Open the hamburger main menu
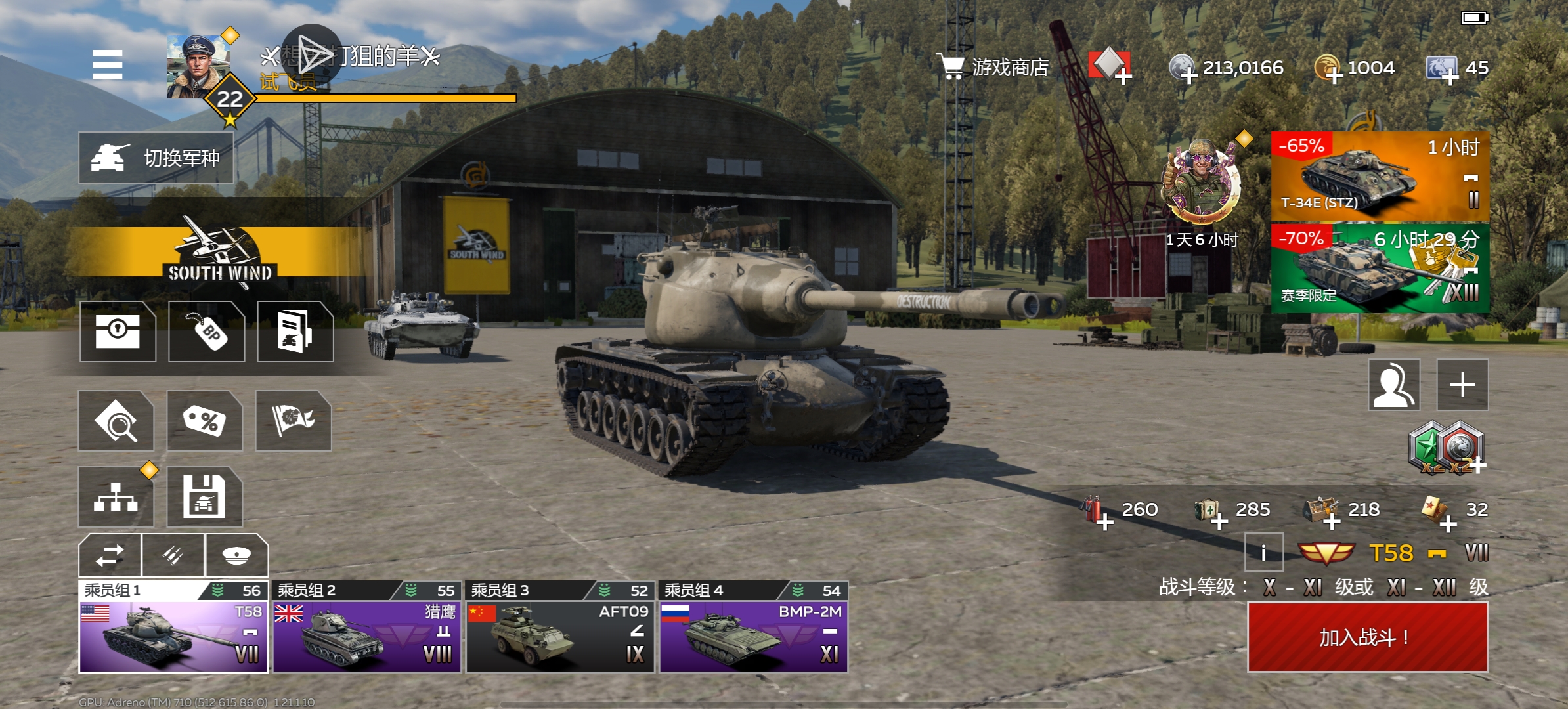This screenshot has width=1568, height=709. pyautogui.click(x=107, y=65)
